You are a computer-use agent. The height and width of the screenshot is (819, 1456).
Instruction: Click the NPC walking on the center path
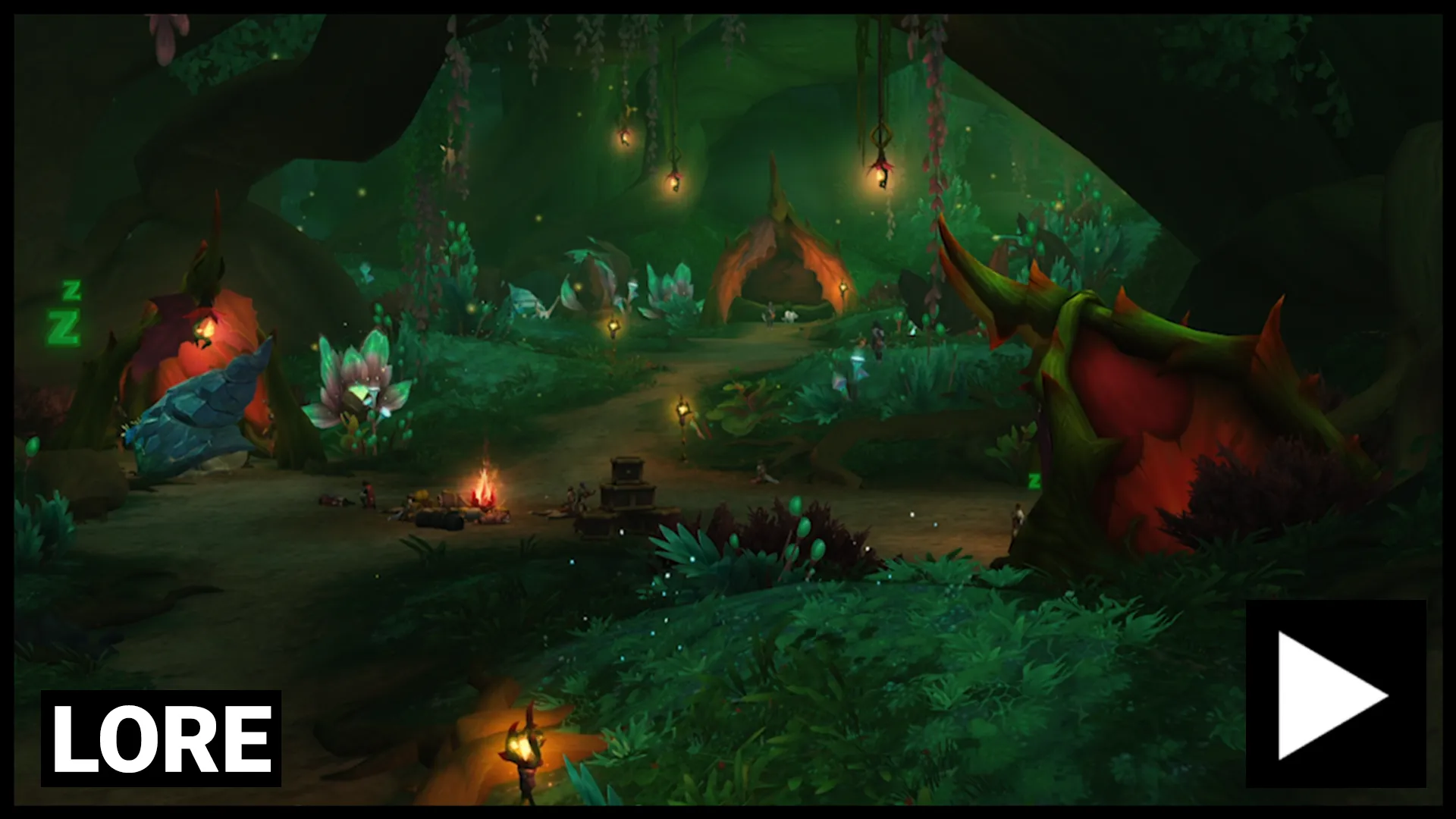click(770, 315)
